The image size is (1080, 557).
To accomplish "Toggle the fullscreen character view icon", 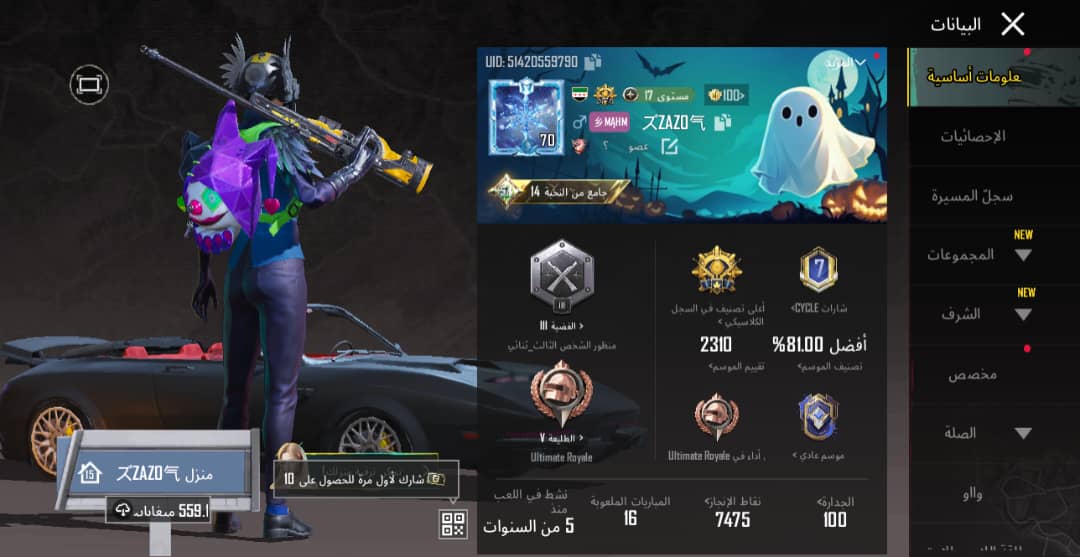I will 89,86.
